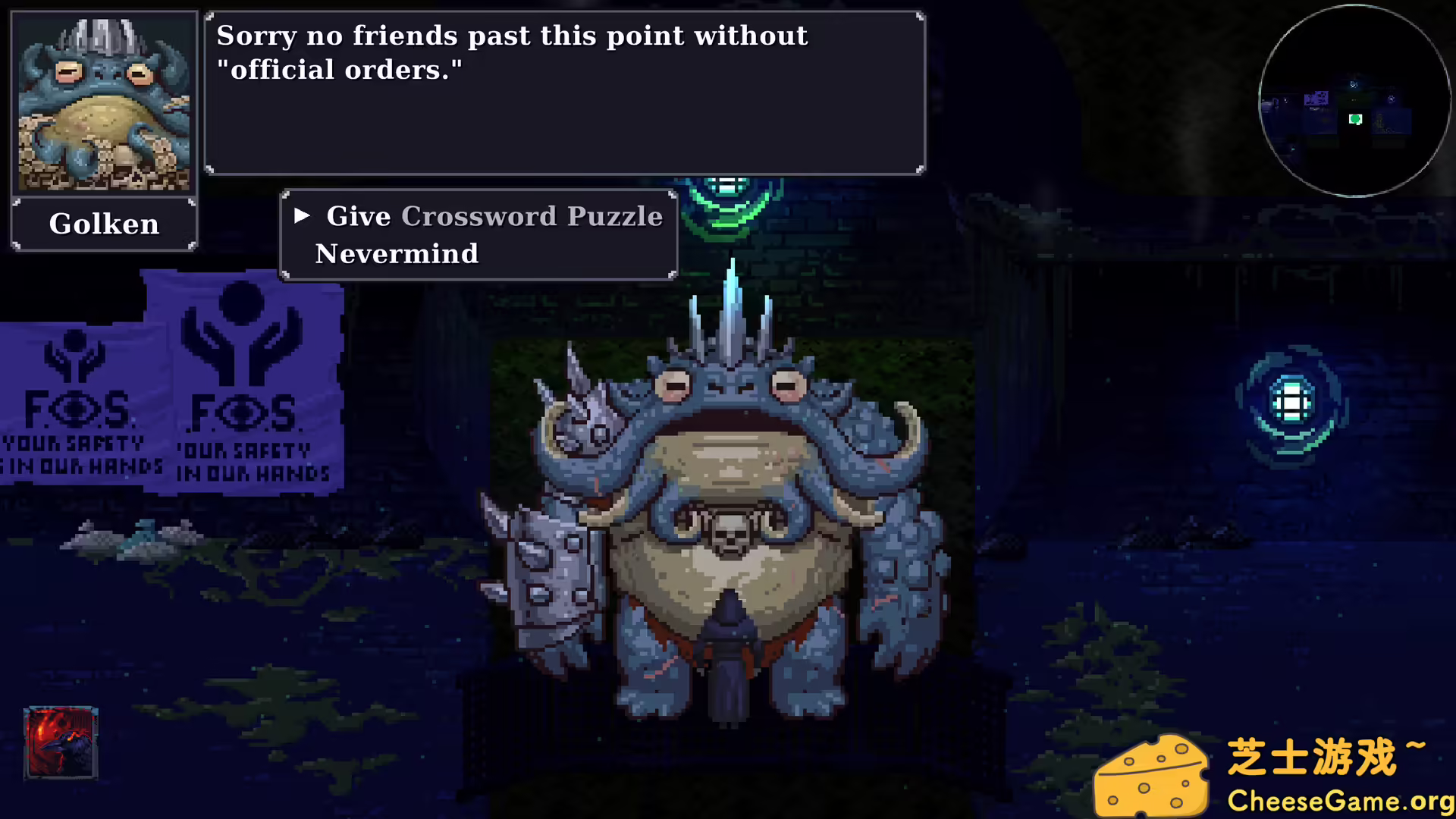Screen dimensions: 1456x819
Task: Select the Give Crossword Puzzle option
Action: (493, 216)
